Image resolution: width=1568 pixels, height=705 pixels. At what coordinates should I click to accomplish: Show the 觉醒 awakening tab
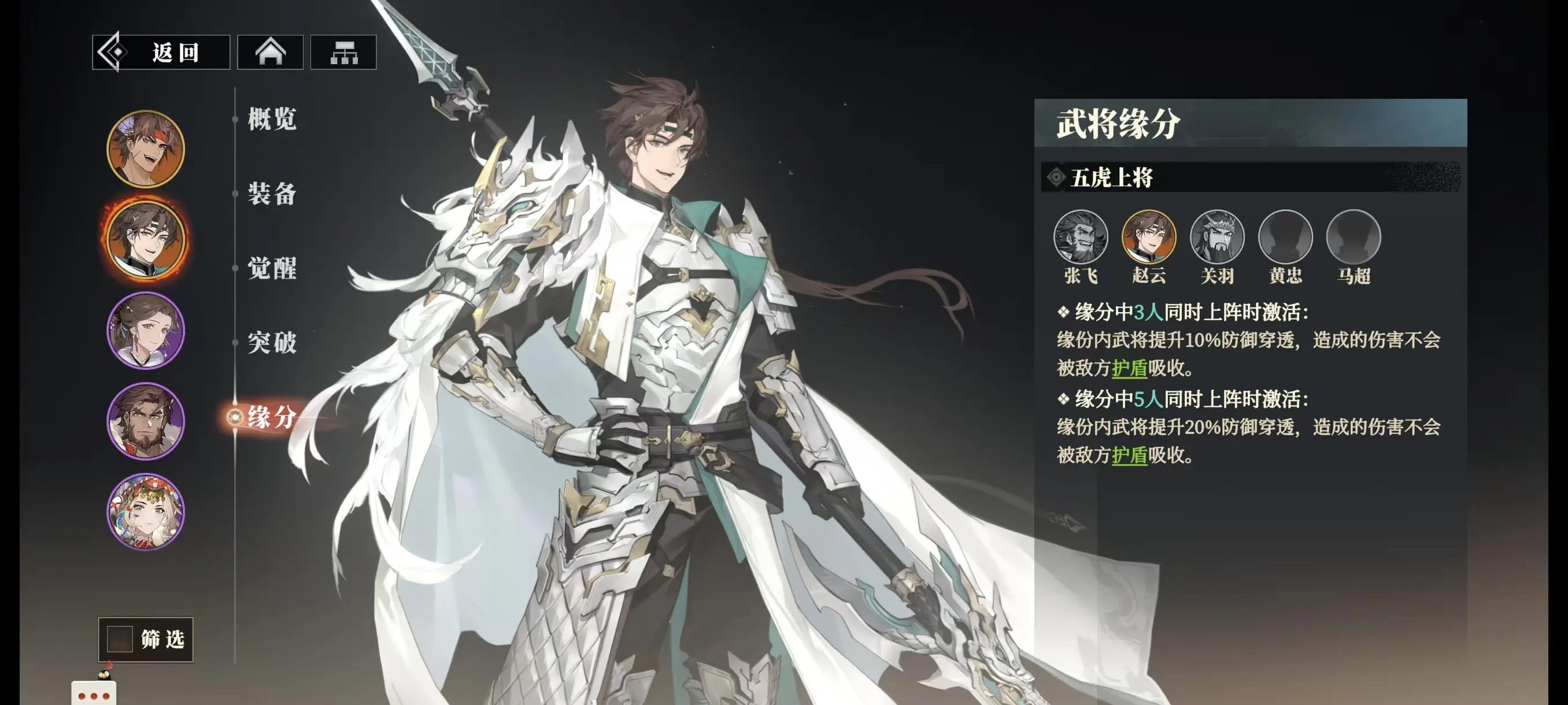[x=272, y=268]
